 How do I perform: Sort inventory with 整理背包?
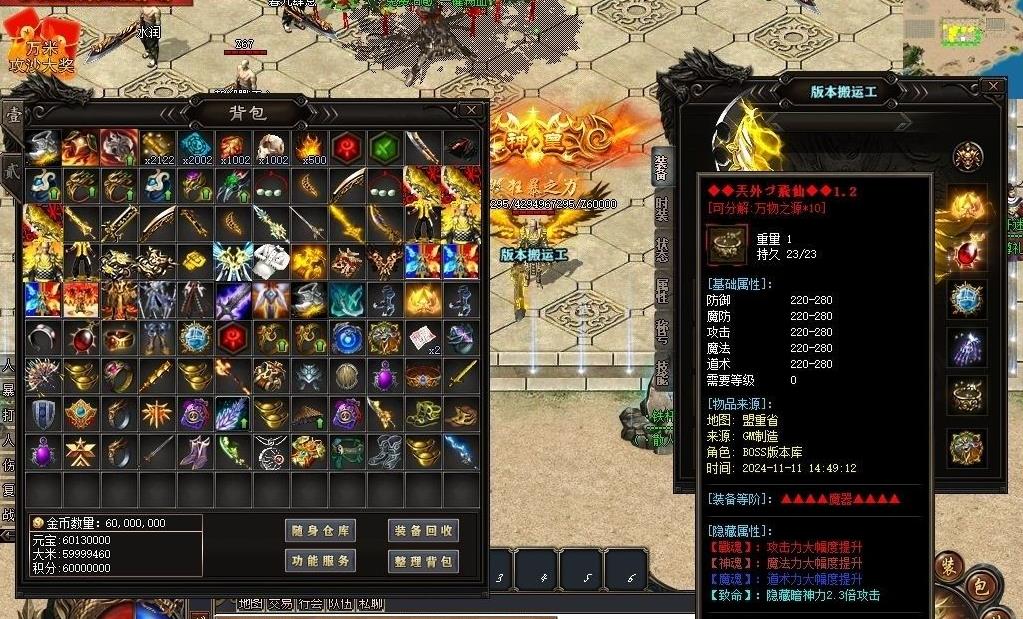click(x=423, y=561)
